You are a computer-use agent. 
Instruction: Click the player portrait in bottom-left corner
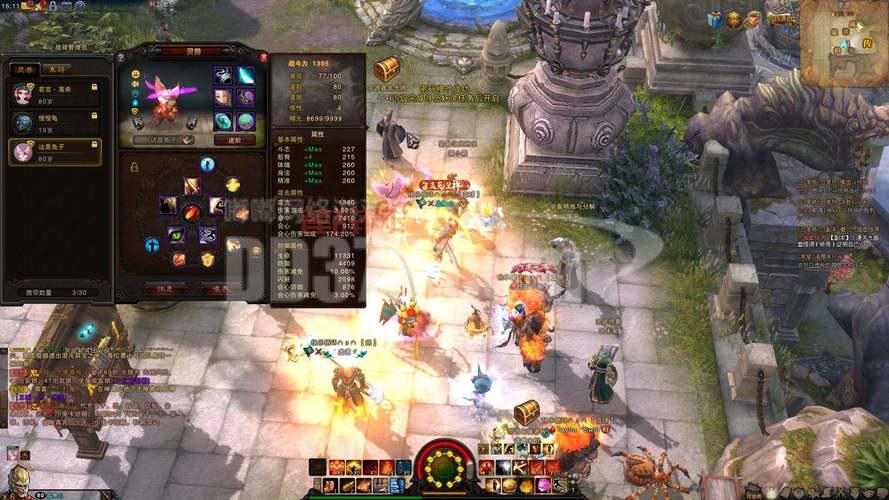click(18, 480)
